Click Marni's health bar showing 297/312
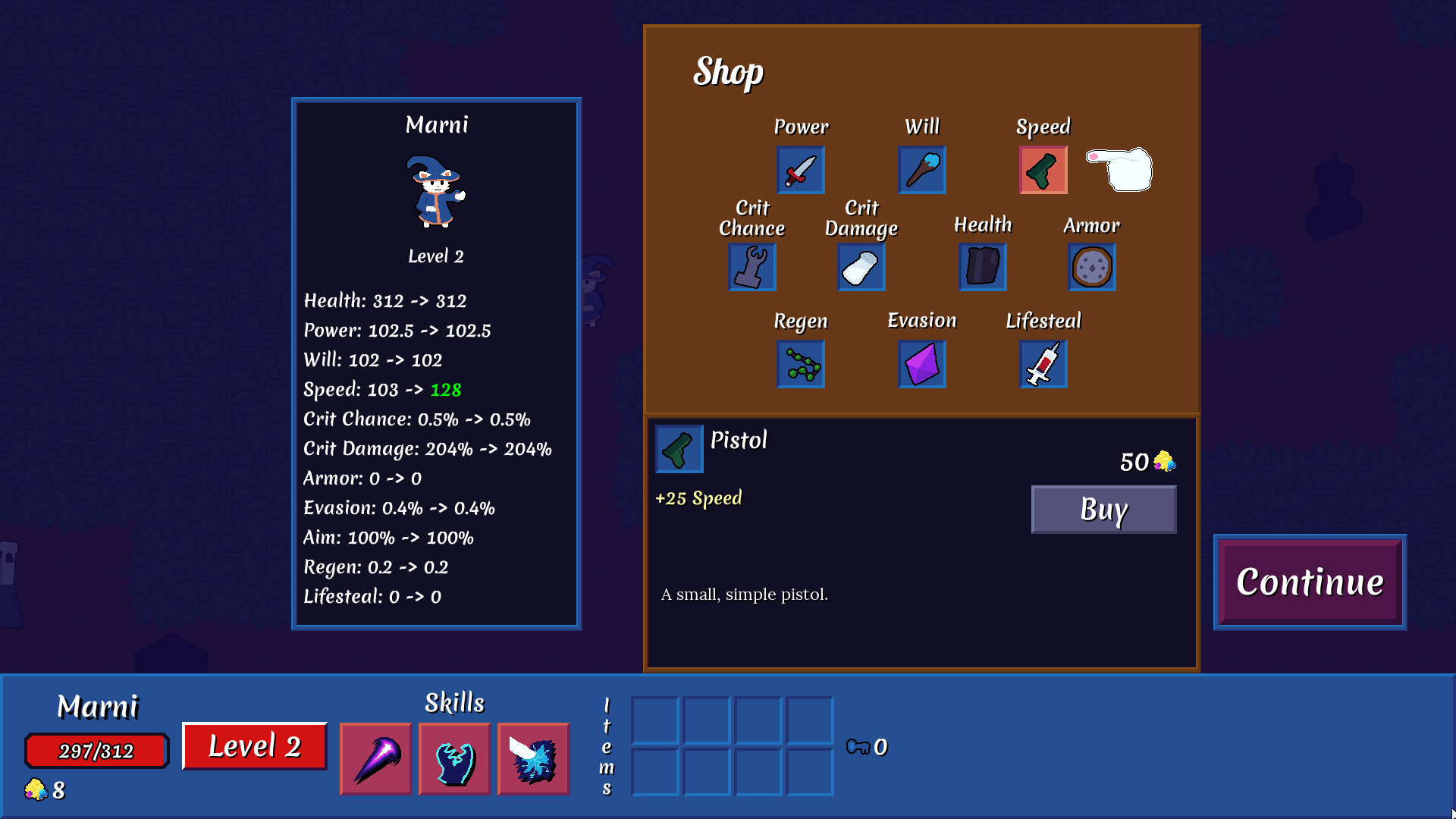The height and width of the screenshot is (819, 1456). point(96,750)
